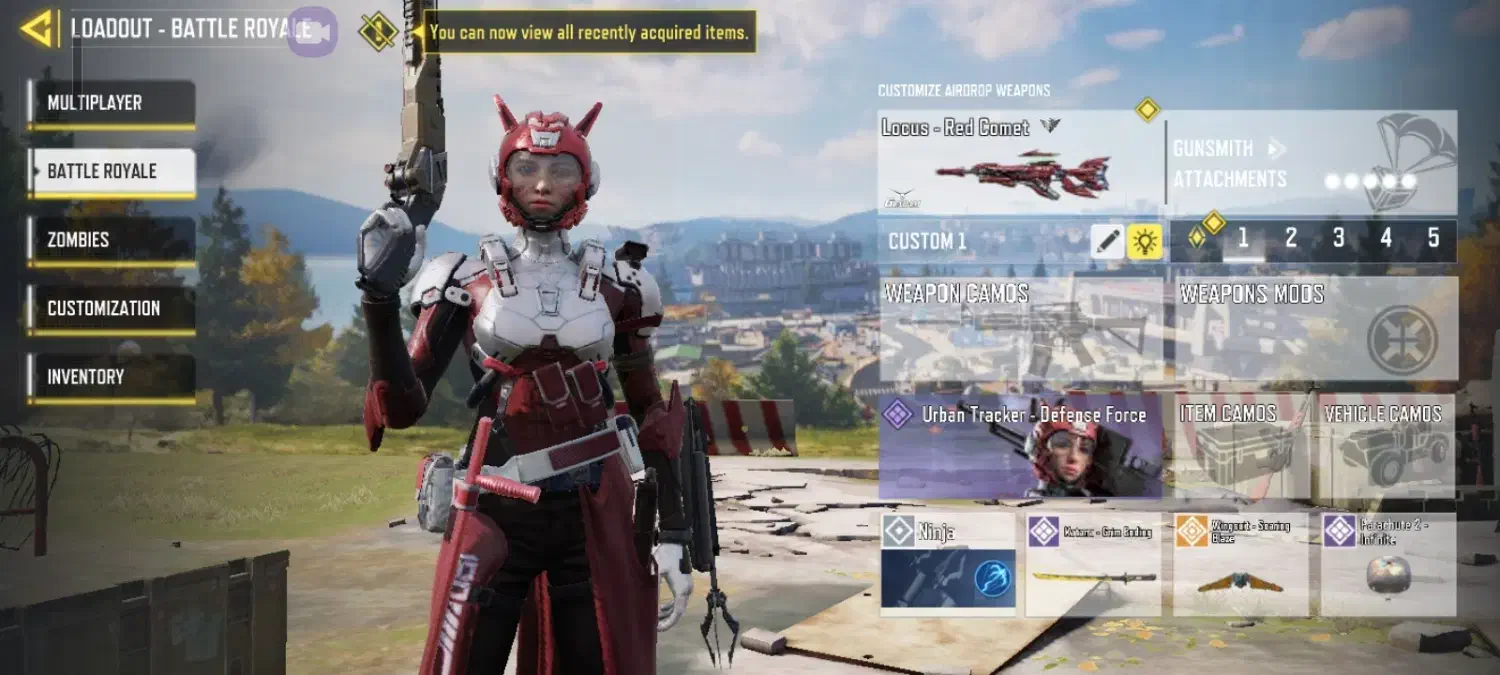Select Urban Tracker - Defense Force character
This screenshot has width=1500, height=675.
[x=1021, y=446]
